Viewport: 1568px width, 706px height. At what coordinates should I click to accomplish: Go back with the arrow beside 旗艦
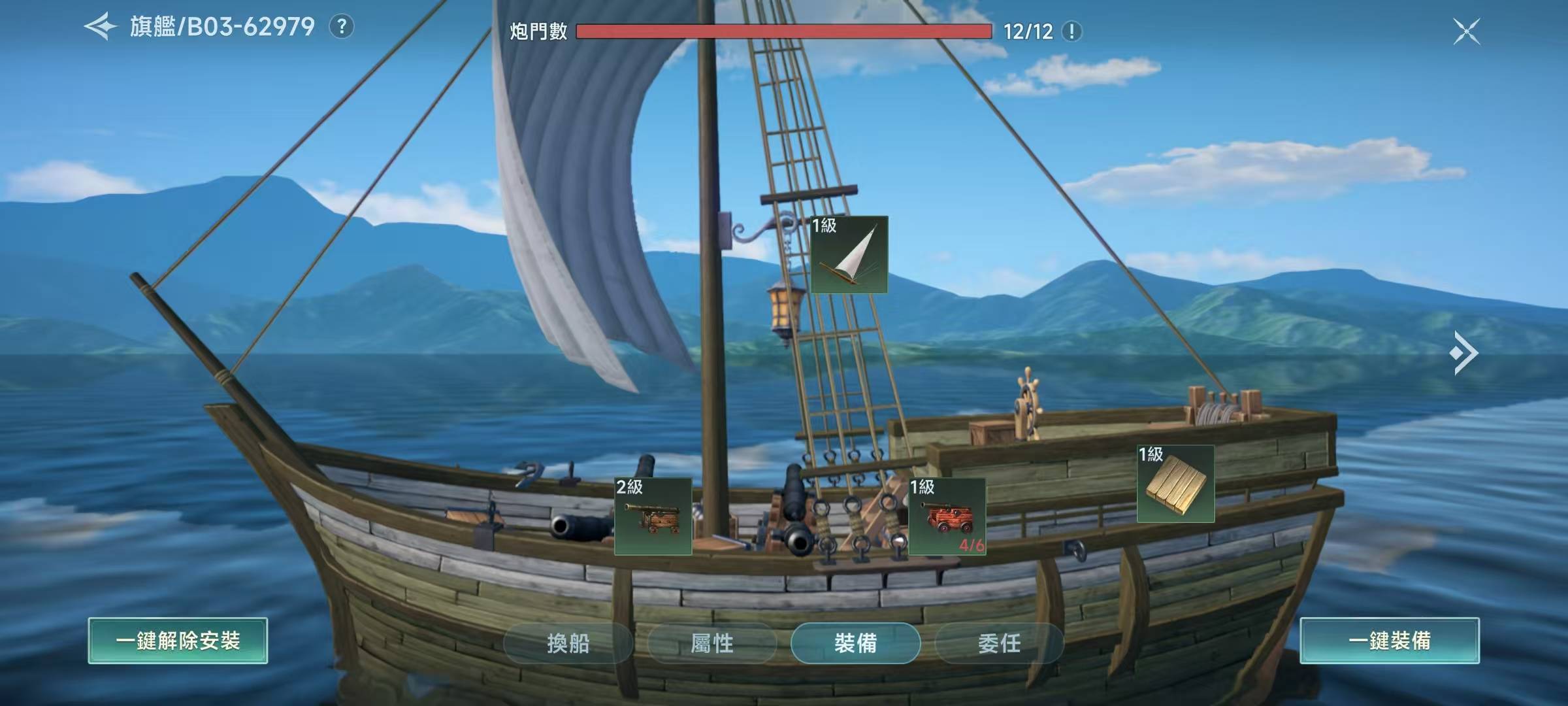tap(101, 27)
